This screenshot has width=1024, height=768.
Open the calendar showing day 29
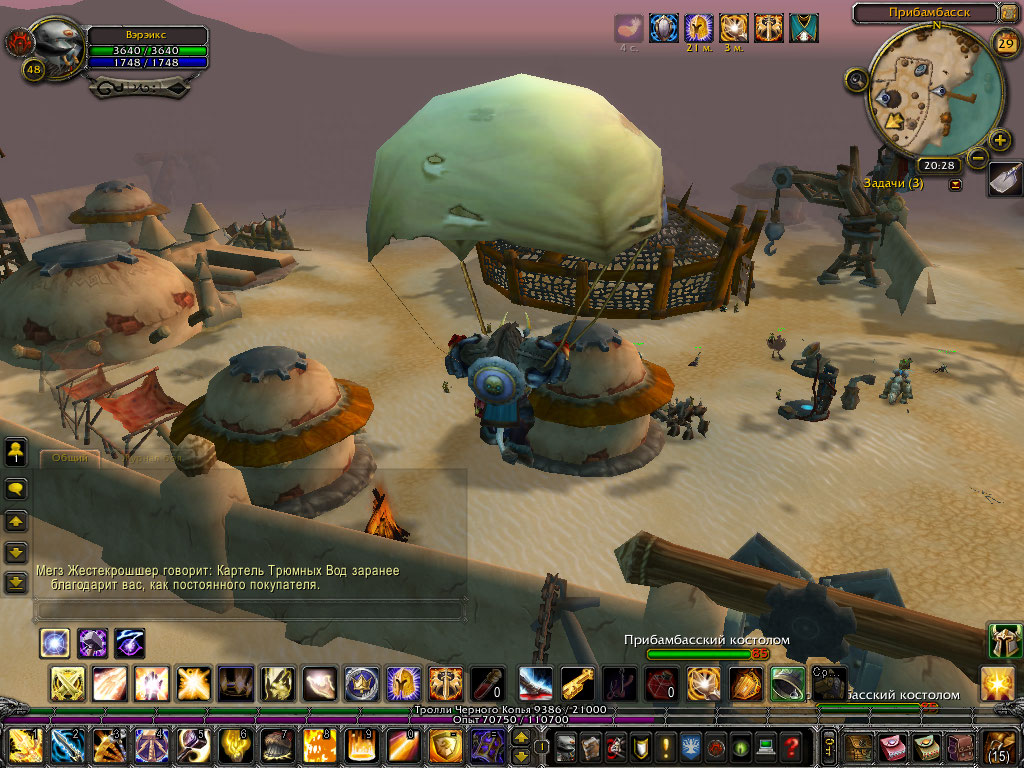(x=1006, y=41)
